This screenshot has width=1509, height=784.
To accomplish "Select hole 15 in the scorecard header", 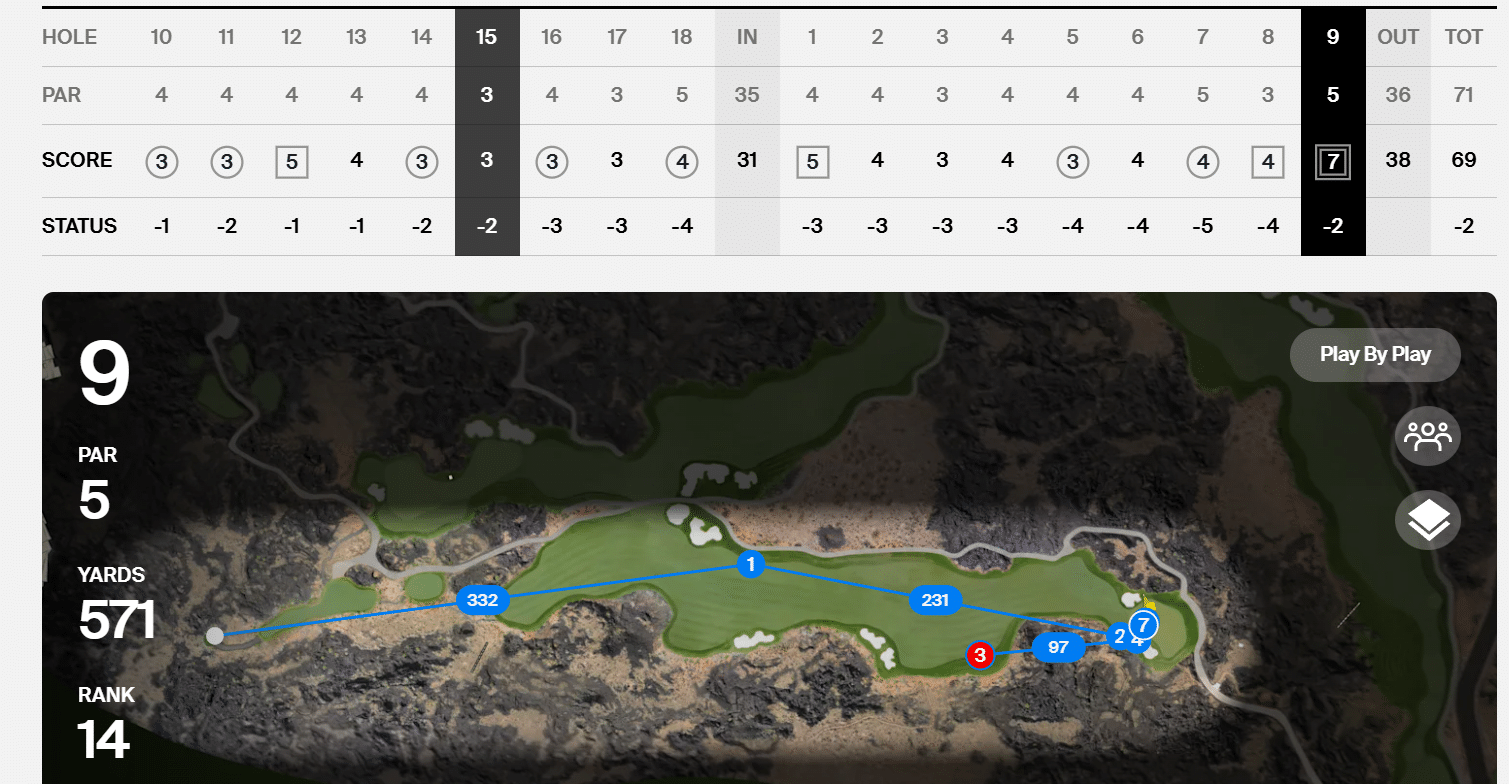I will [x=486, y=37].
